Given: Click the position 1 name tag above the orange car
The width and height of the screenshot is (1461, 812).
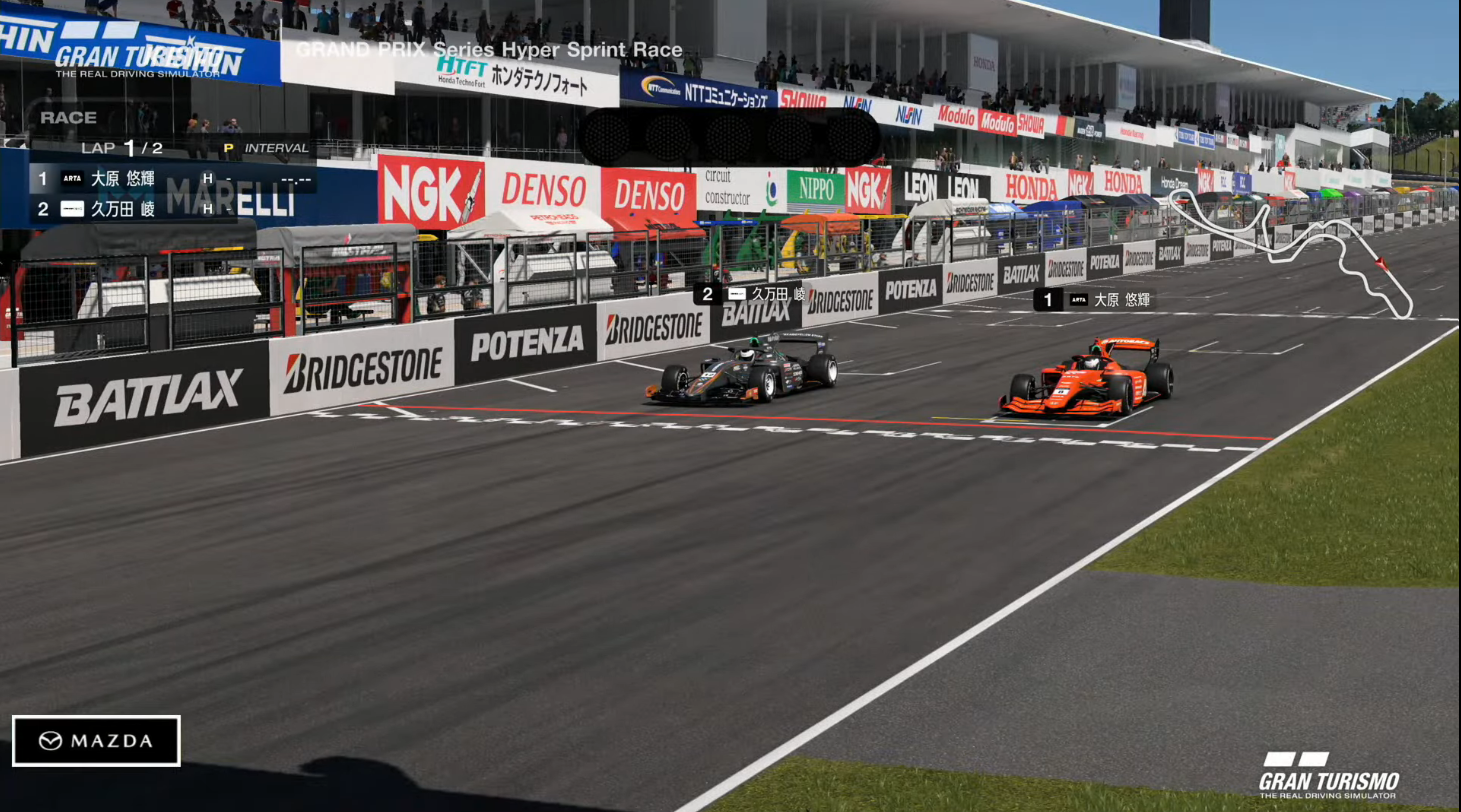Looking at the screenshot, I should [x=1093, y=299].
